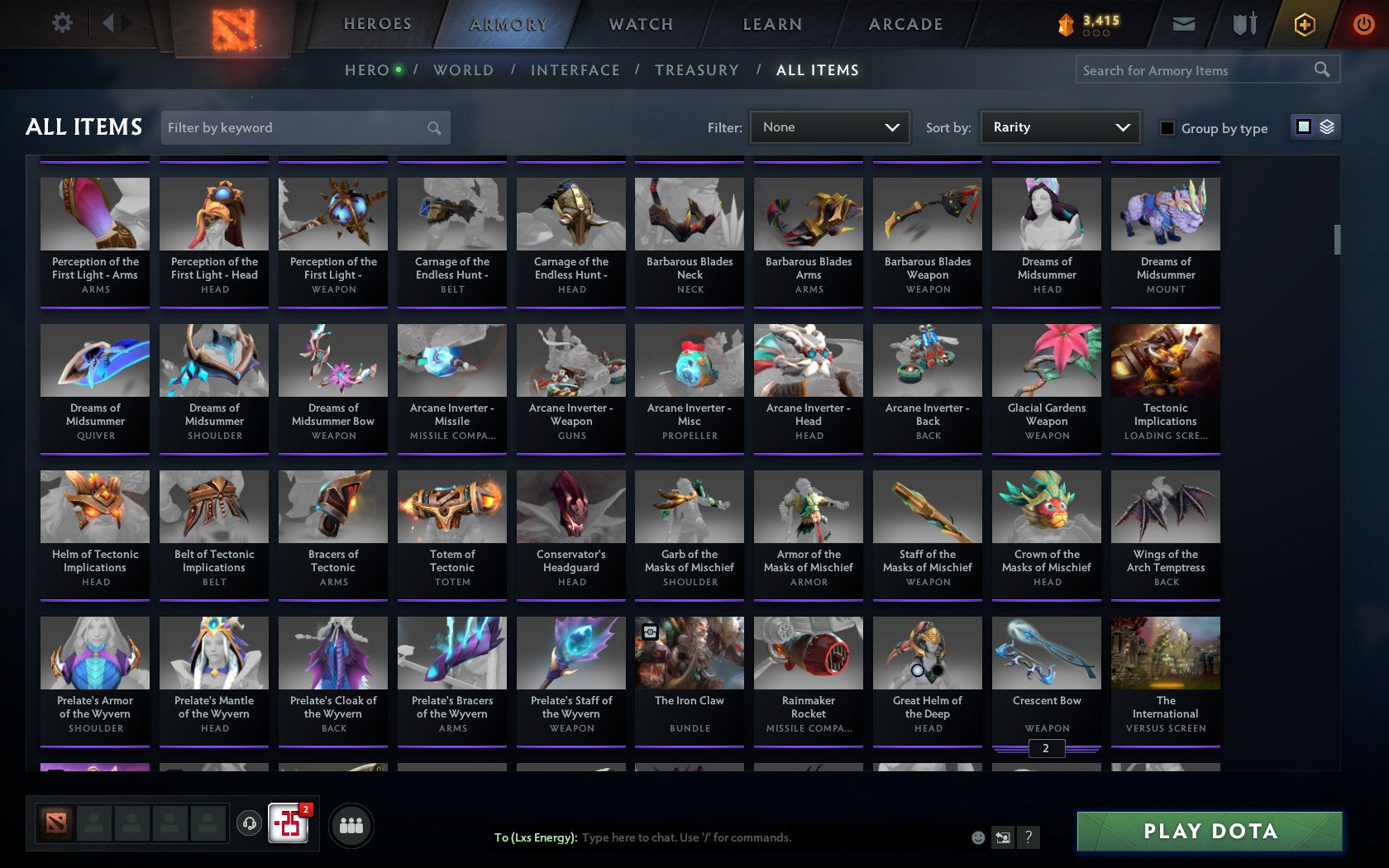Click inside the chat input field

pyautogui.click(x=703, y=837)
